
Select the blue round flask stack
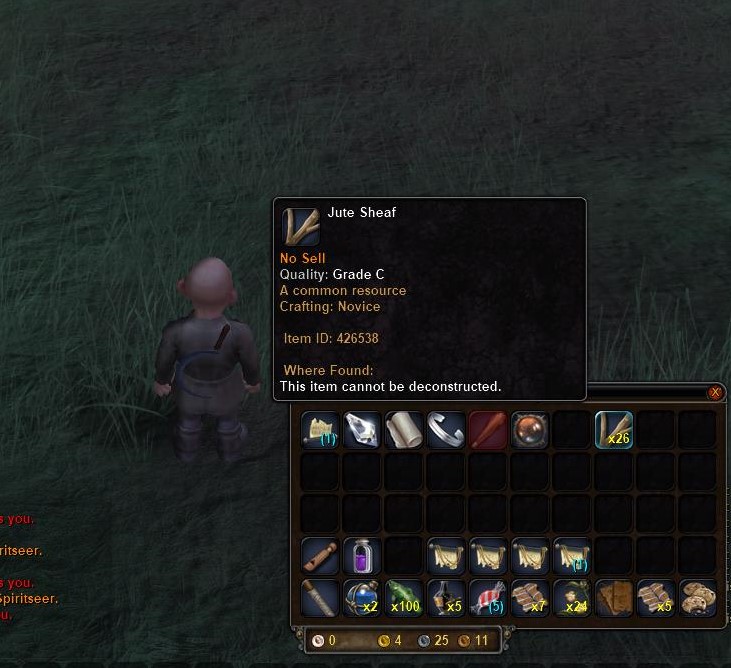pyautogui.click(x=361, y=598)
